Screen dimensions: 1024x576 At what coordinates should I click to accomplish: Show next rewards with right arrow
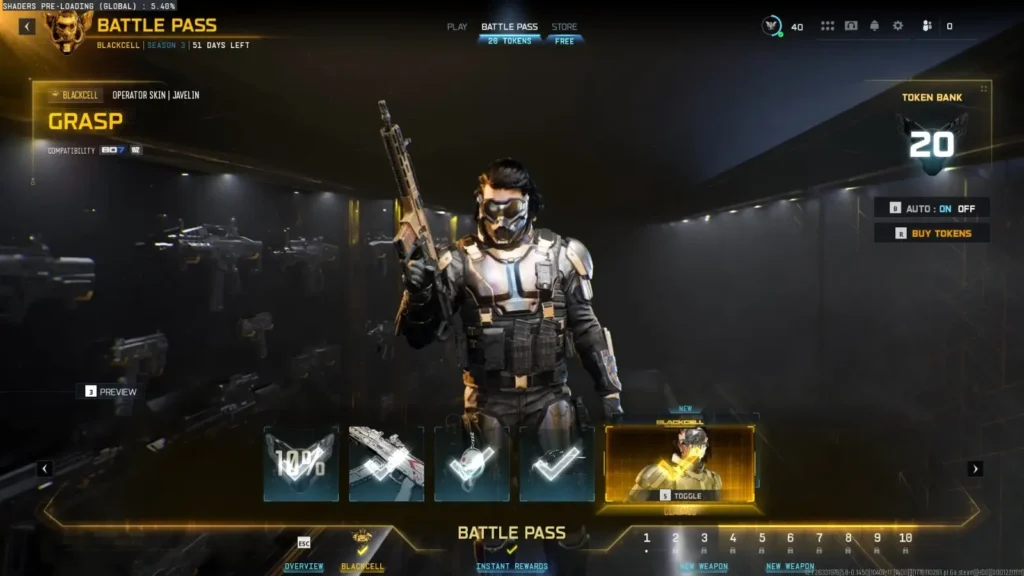tap(976, 468)
